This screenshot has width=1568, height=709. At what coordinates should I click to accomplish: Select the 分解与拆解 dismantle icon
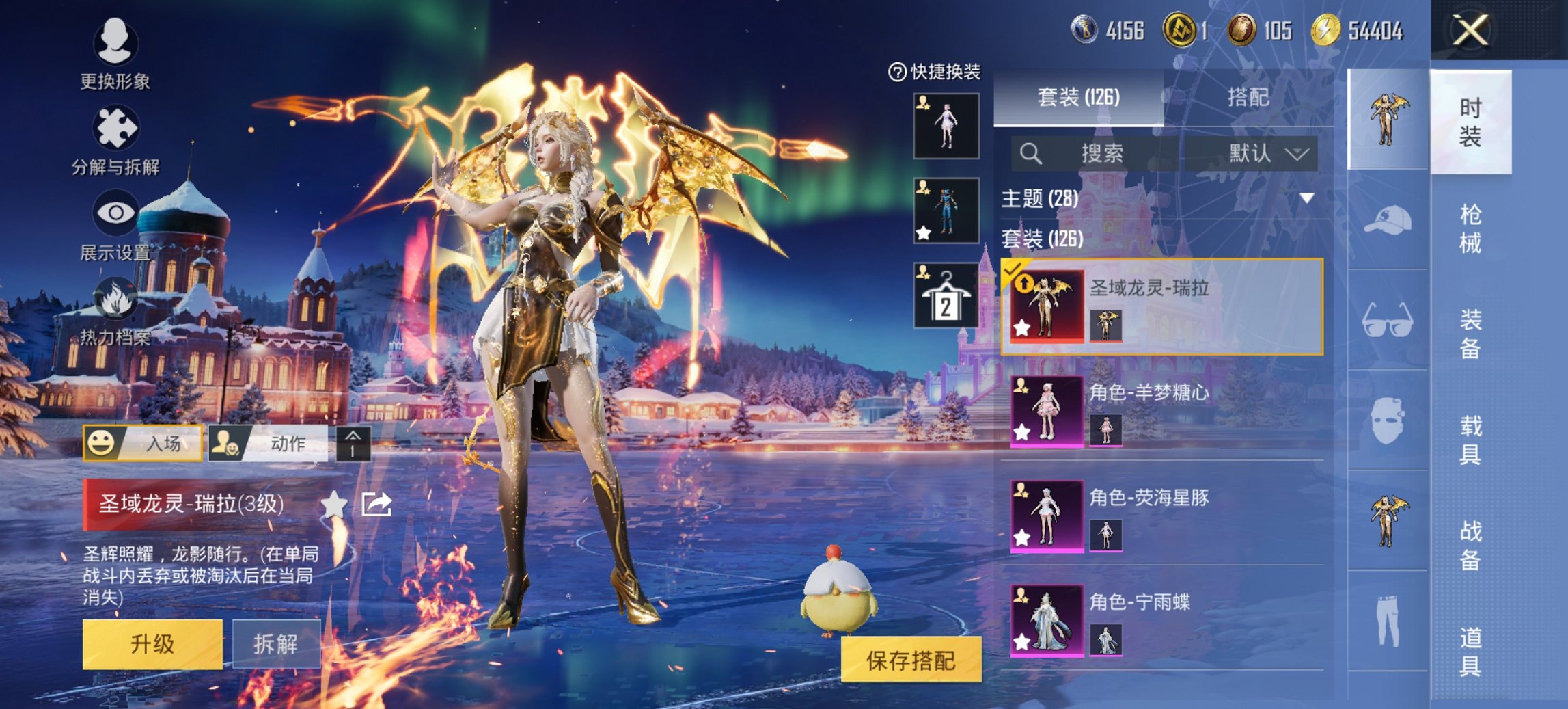pyautogui.click(x=115, y=127)
